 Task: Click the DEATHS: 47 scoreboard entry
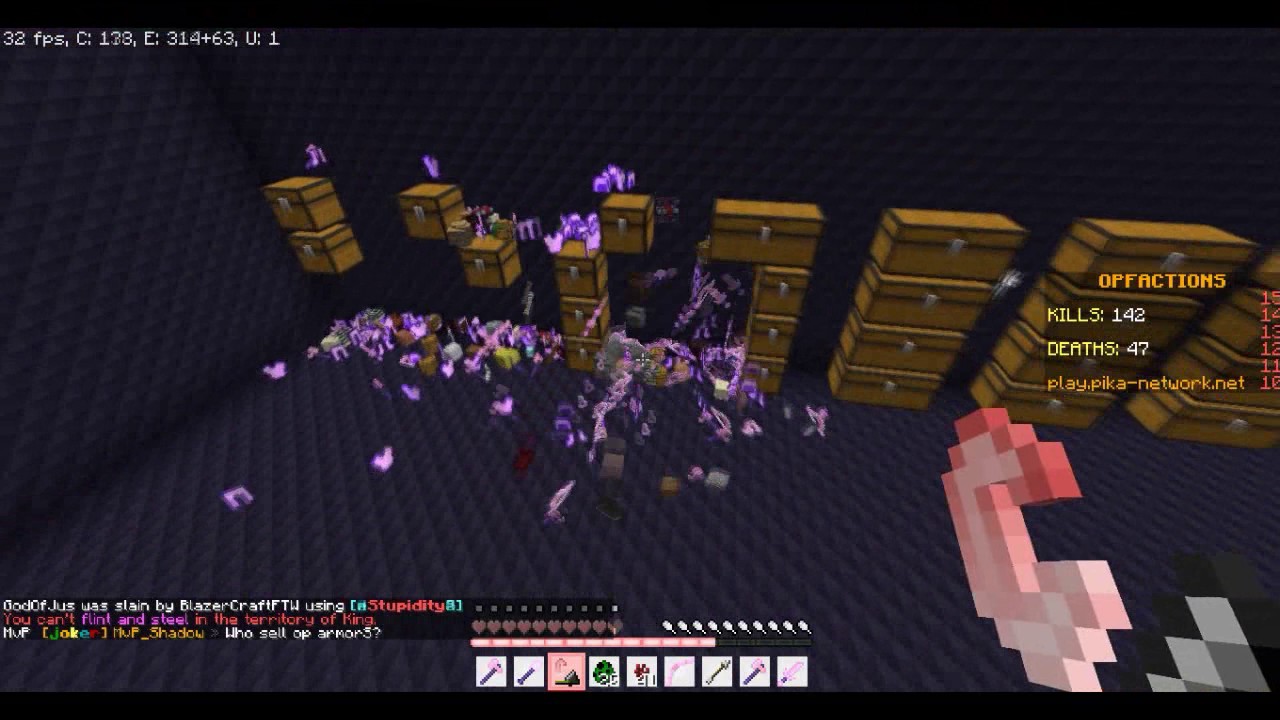1098,349
